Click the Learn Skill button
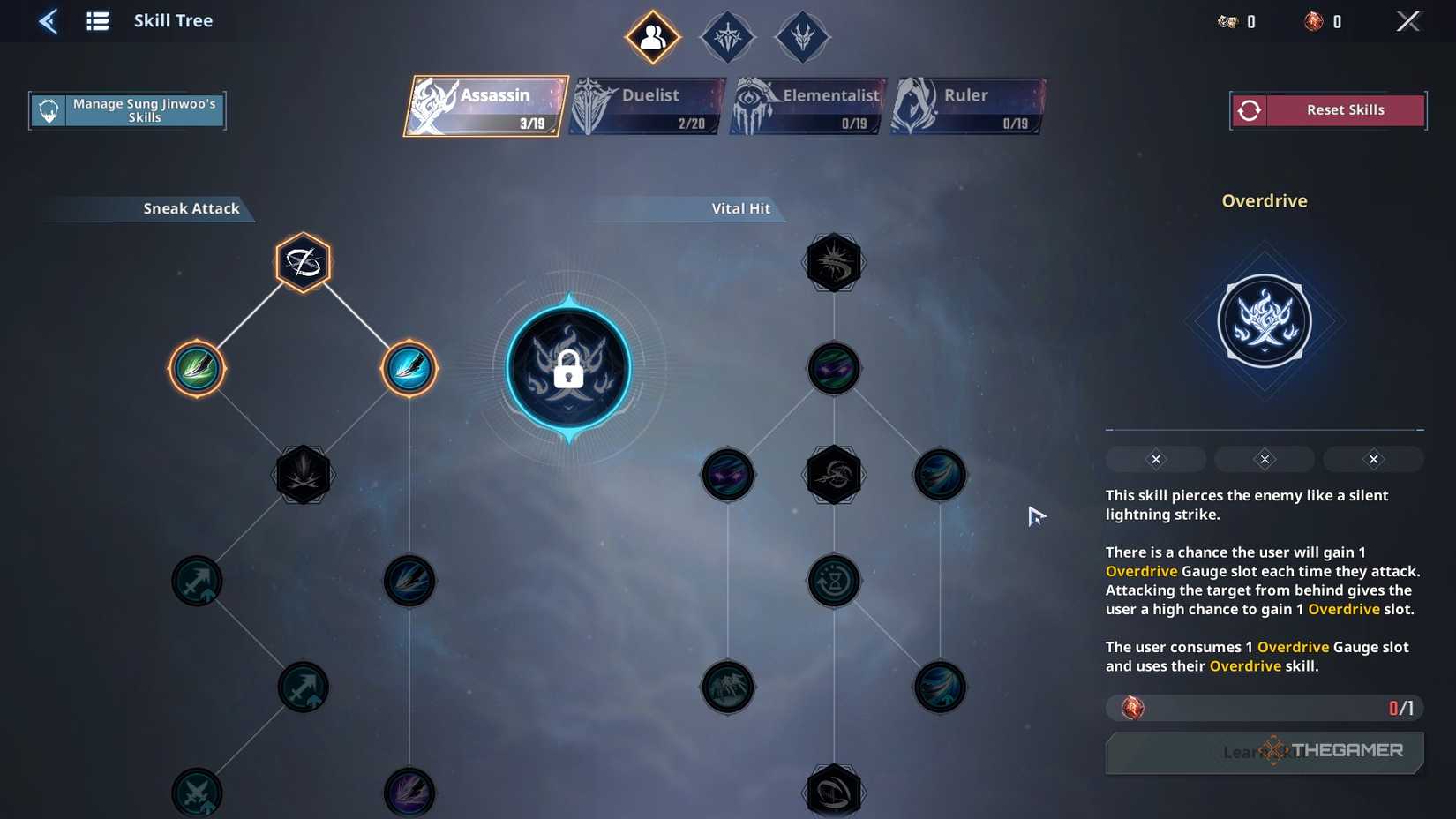1456x819 pixels. (x=1264, y=752)
